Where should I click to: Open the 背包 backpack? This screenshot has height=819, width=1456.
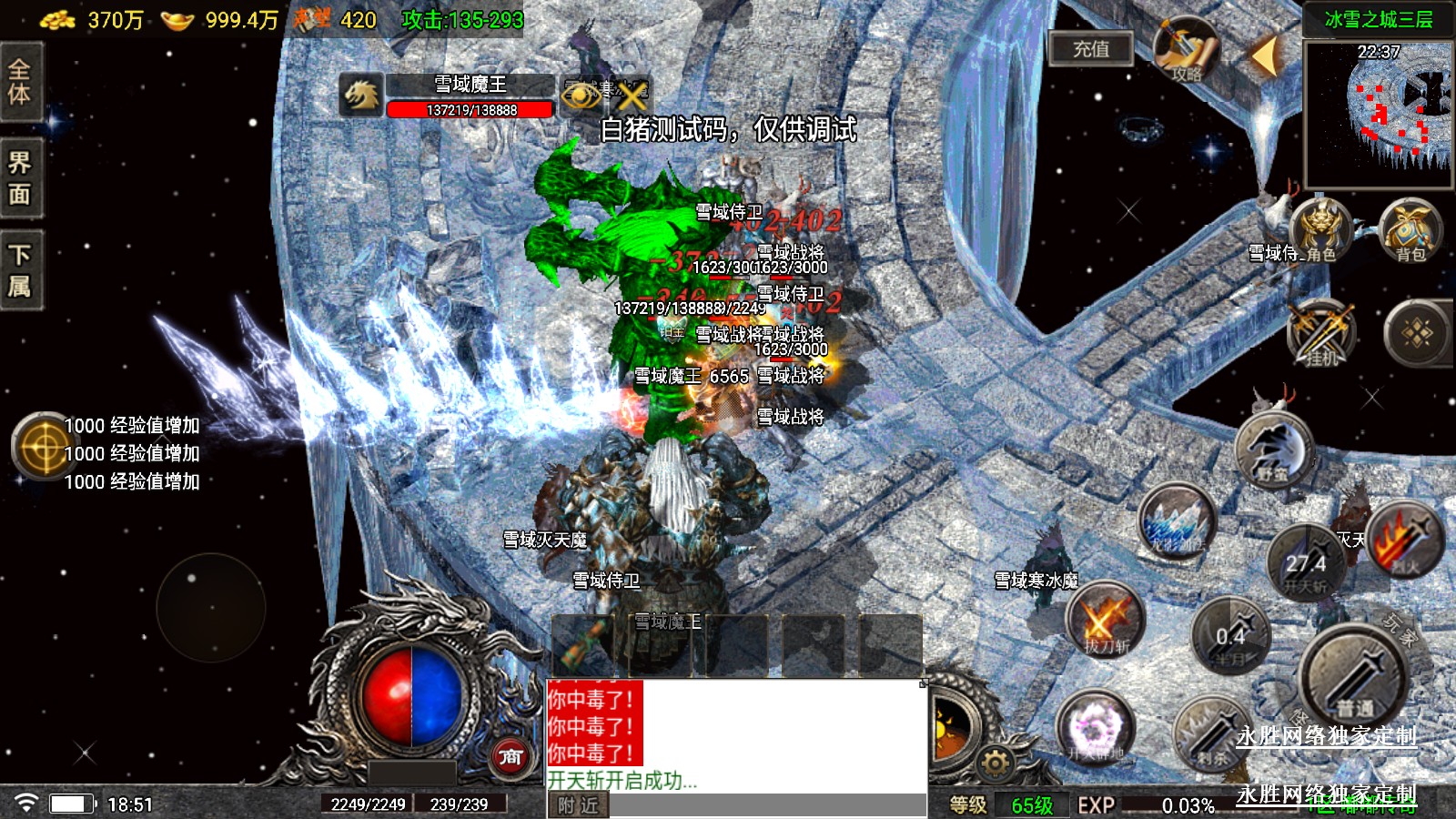pos(1410,231)
